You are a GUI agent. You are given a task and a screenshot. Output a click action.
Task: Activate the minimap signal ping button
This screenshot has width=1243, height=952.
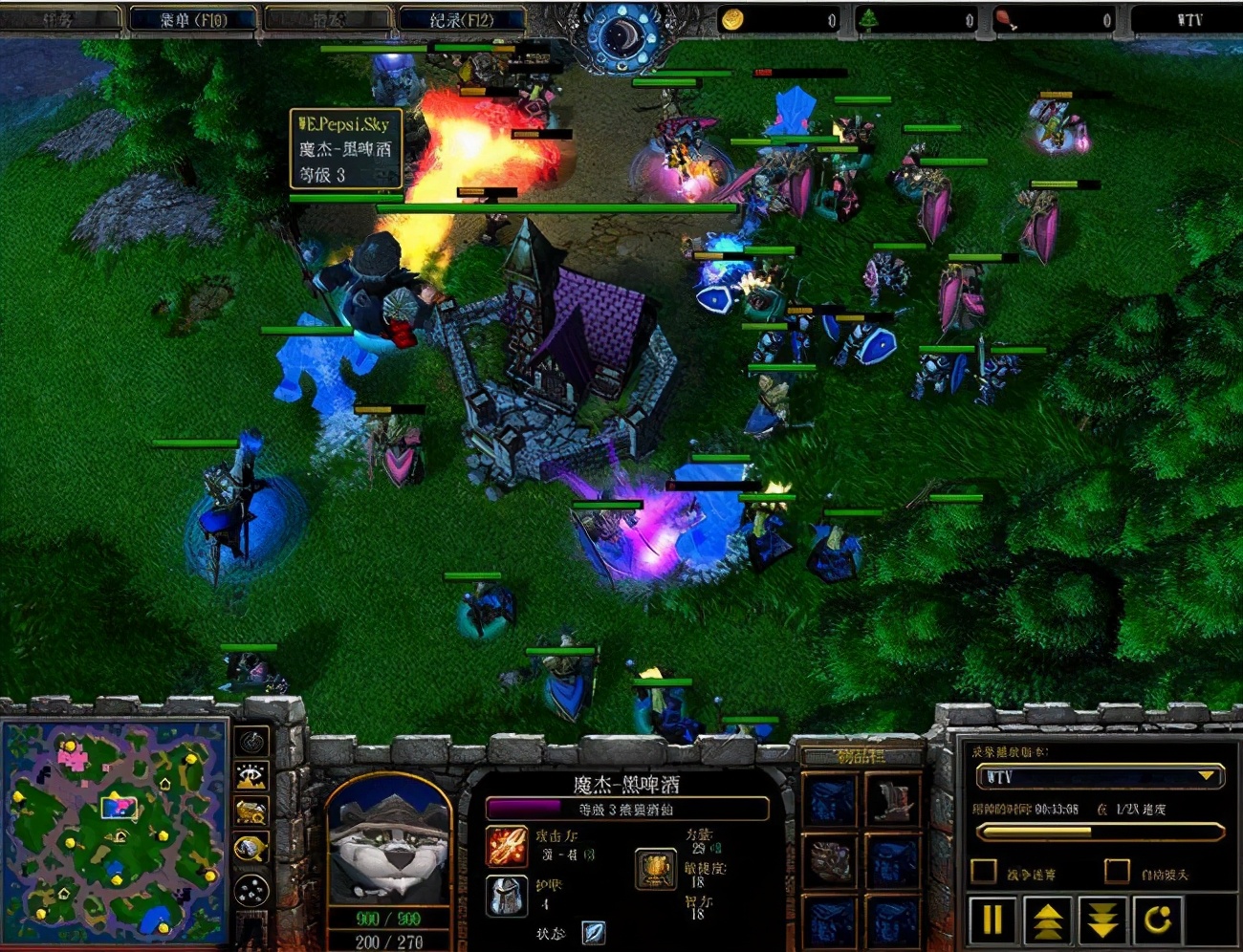[x=251, y=741]
